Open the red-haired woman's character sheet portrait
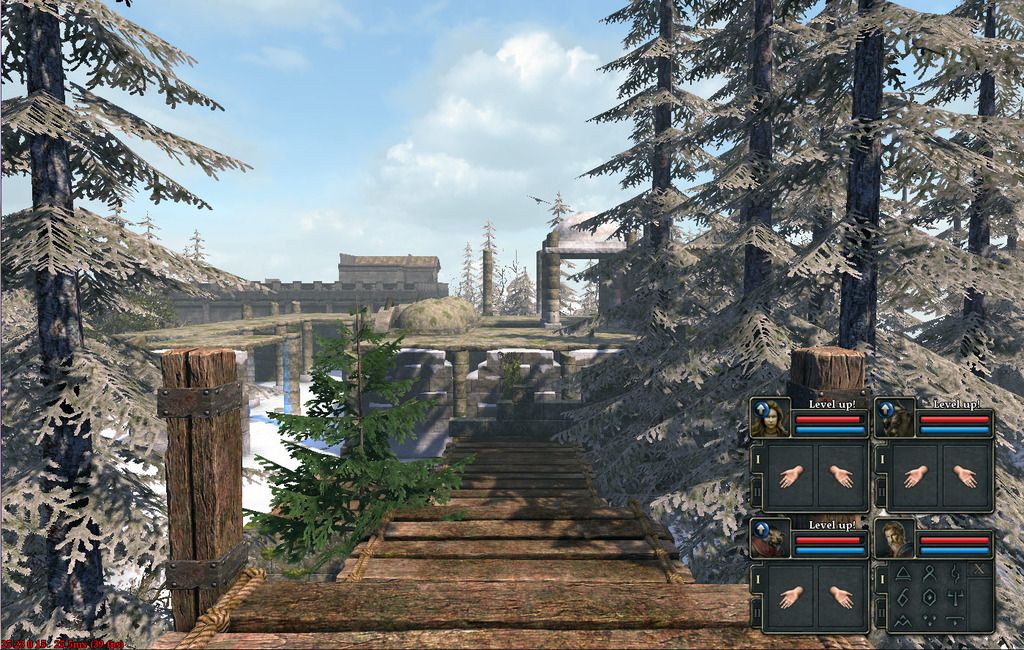 (770, 418)
